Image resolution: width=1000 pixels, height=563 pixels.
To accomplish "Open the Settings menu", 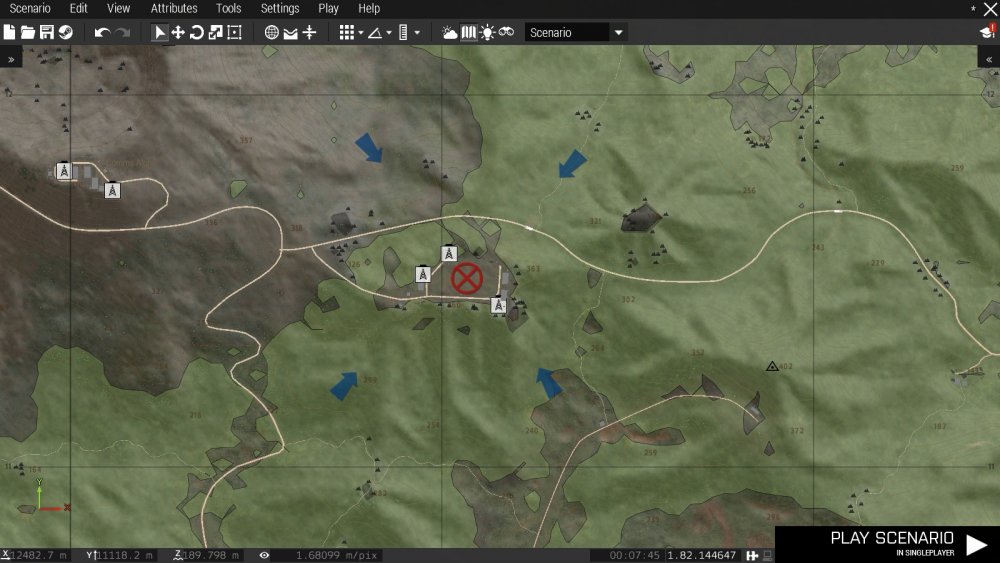I will tap(280, 8).
